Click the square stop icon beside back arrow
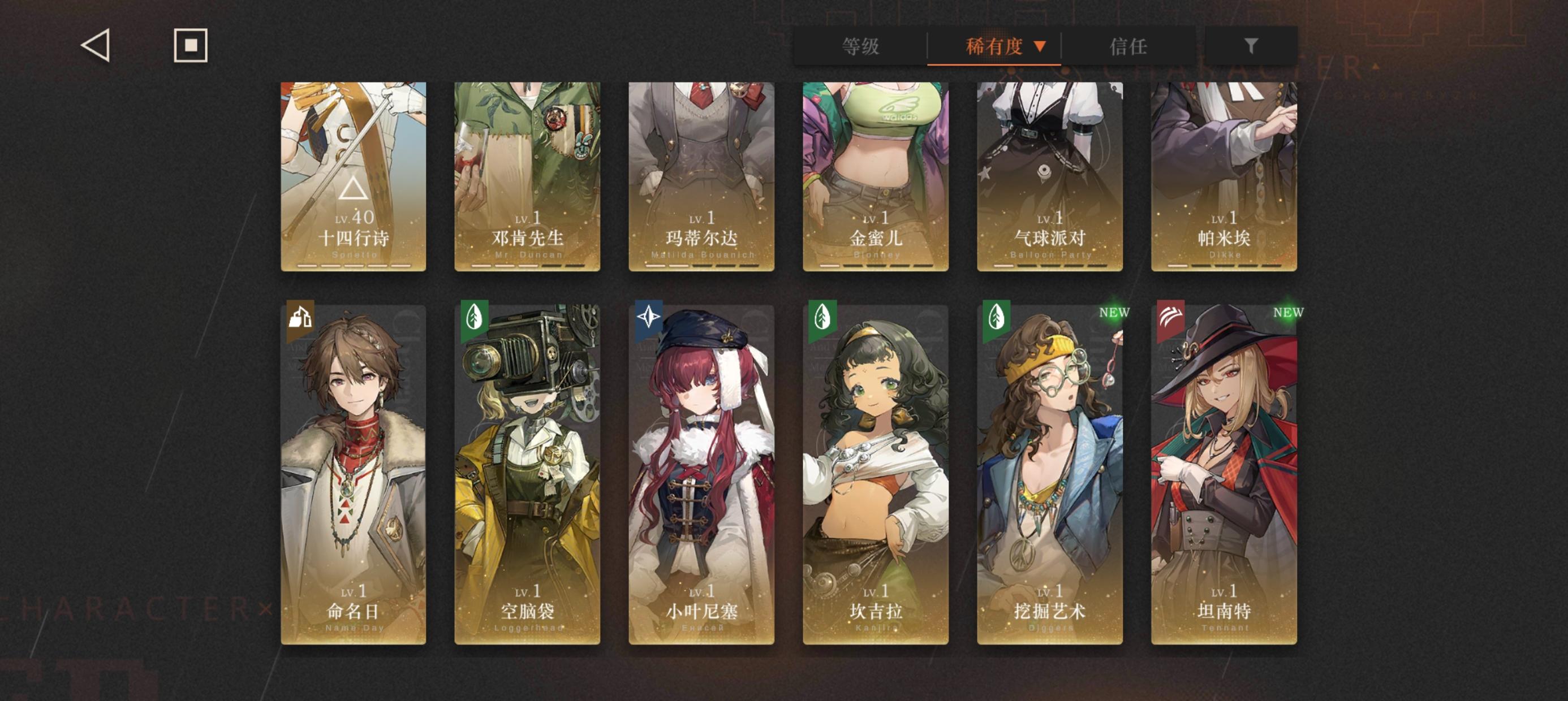 coord(191,46)
